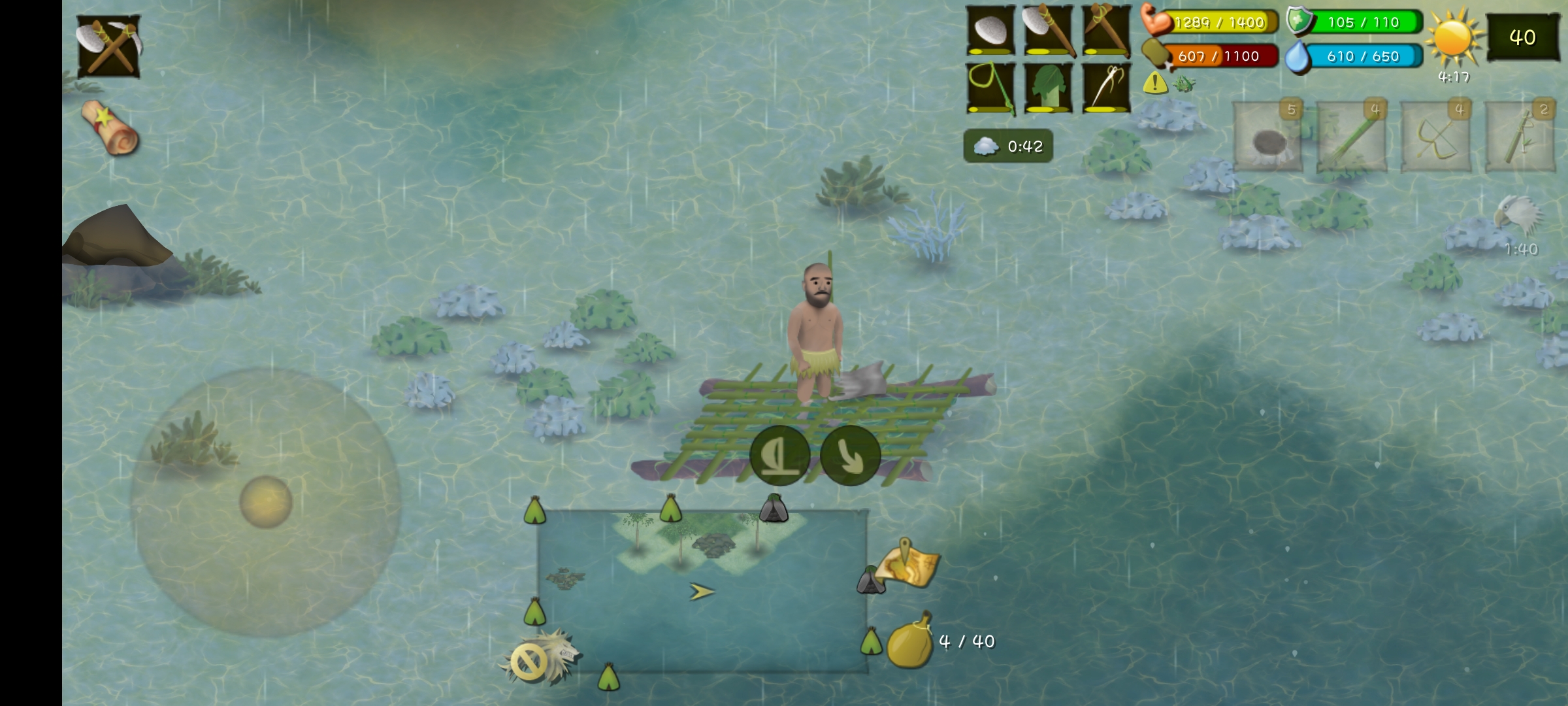Choose the green bamboo stick crafting shortcut
1568x706 pixels.
1351,137
